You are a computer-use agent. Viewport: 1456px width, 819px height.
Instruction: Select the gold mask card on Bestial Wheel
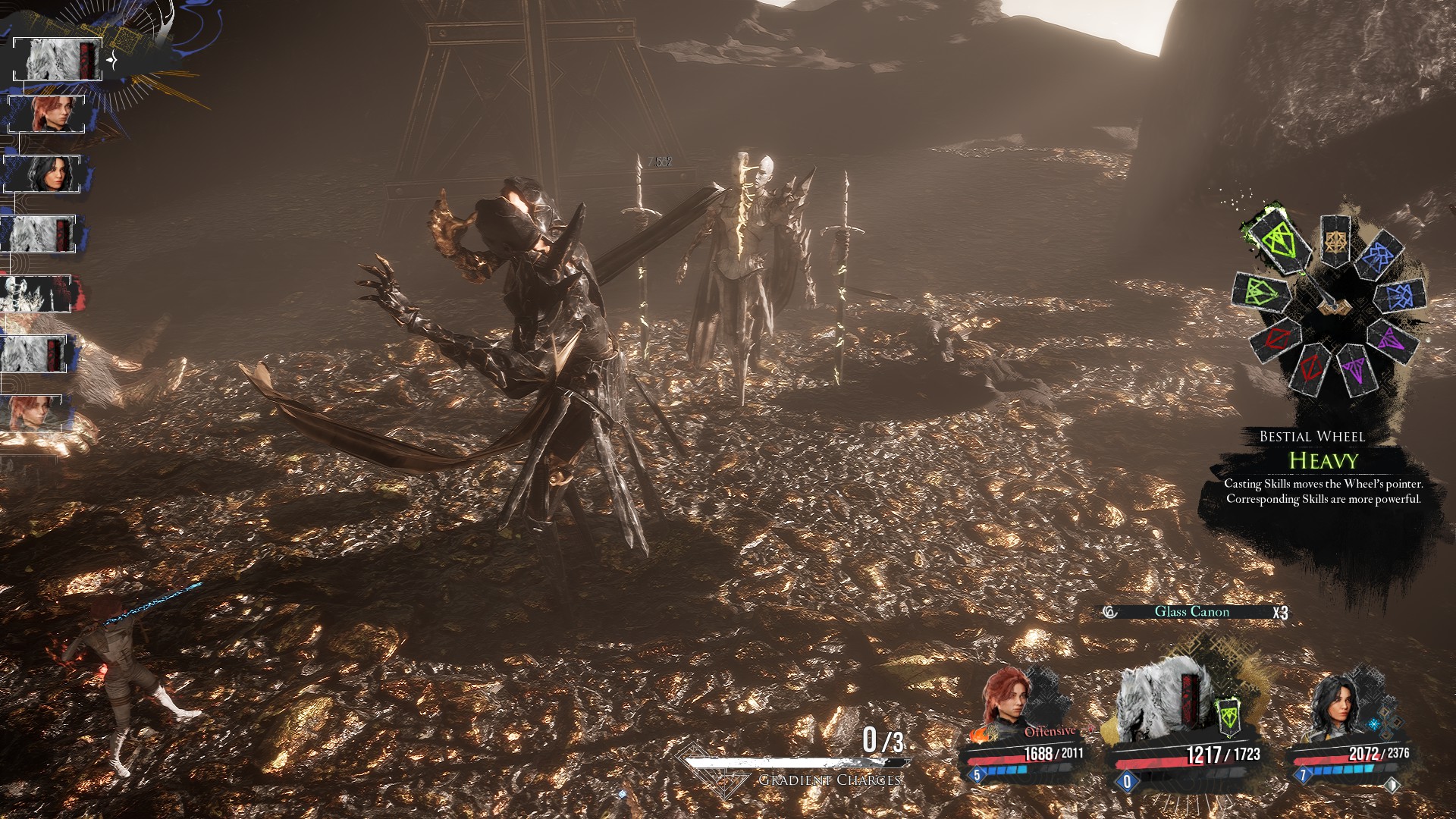point(1336,241)
